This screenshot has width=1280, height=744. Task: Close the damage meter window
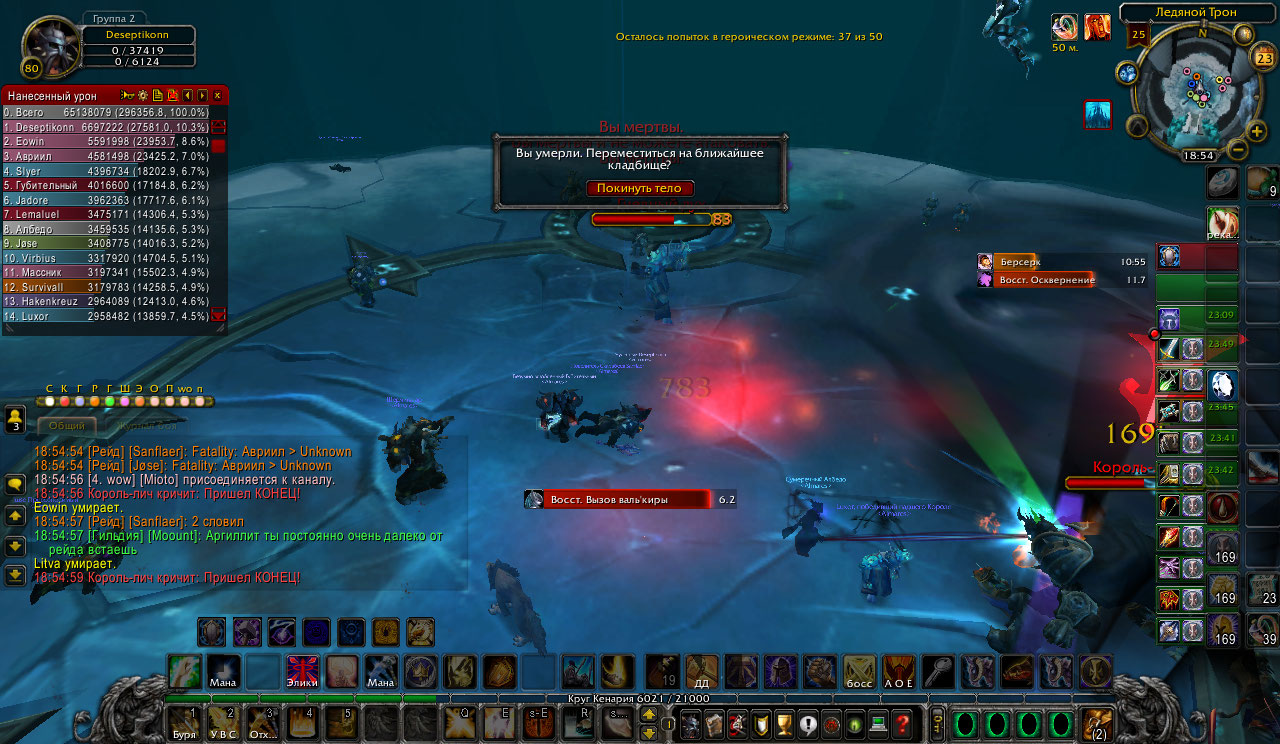(x=217, y=95)
